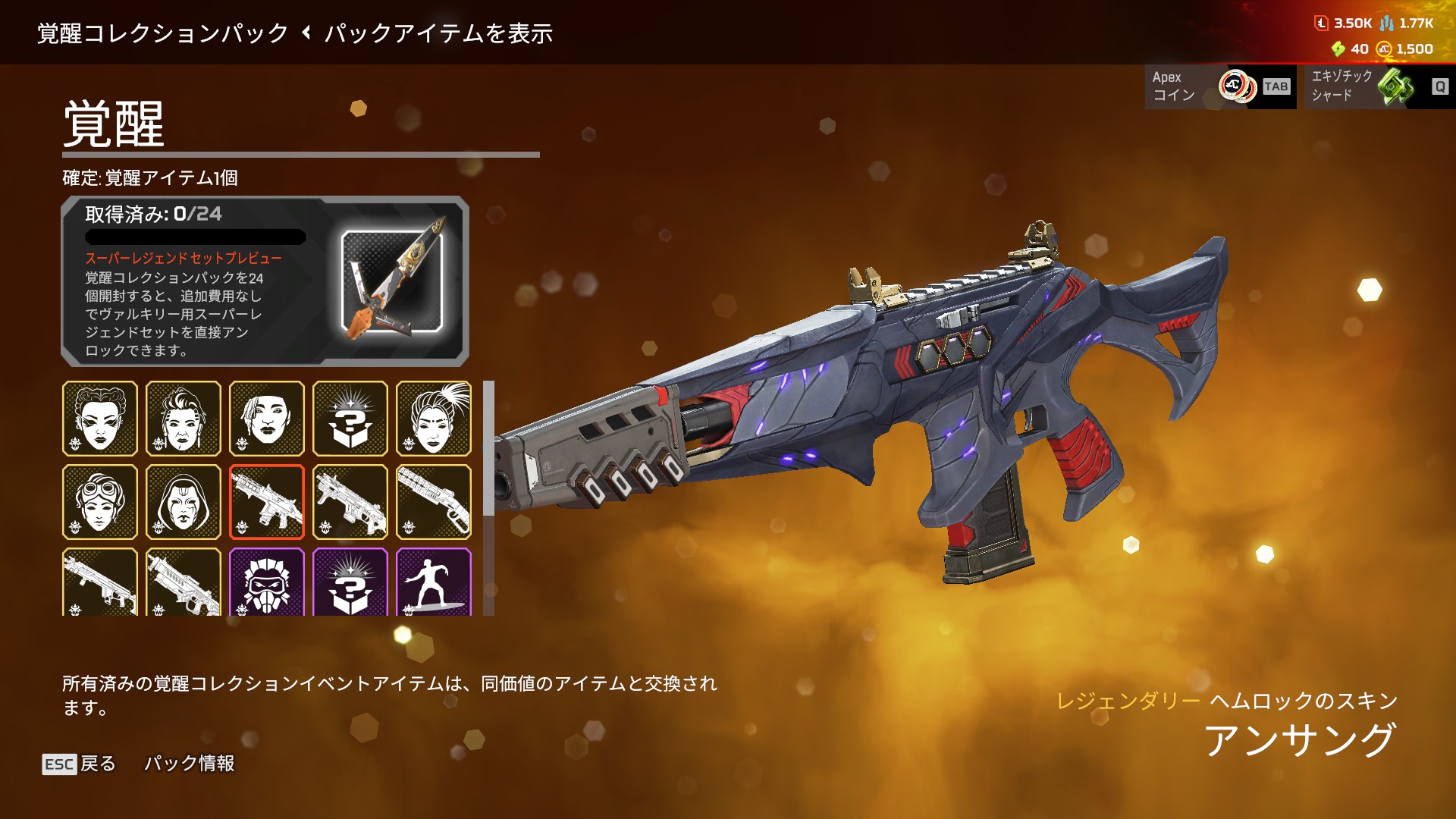This screenshot has width=1456, height=819.
Task: Select the purple gas mask tile
Action: pos(267,582)
